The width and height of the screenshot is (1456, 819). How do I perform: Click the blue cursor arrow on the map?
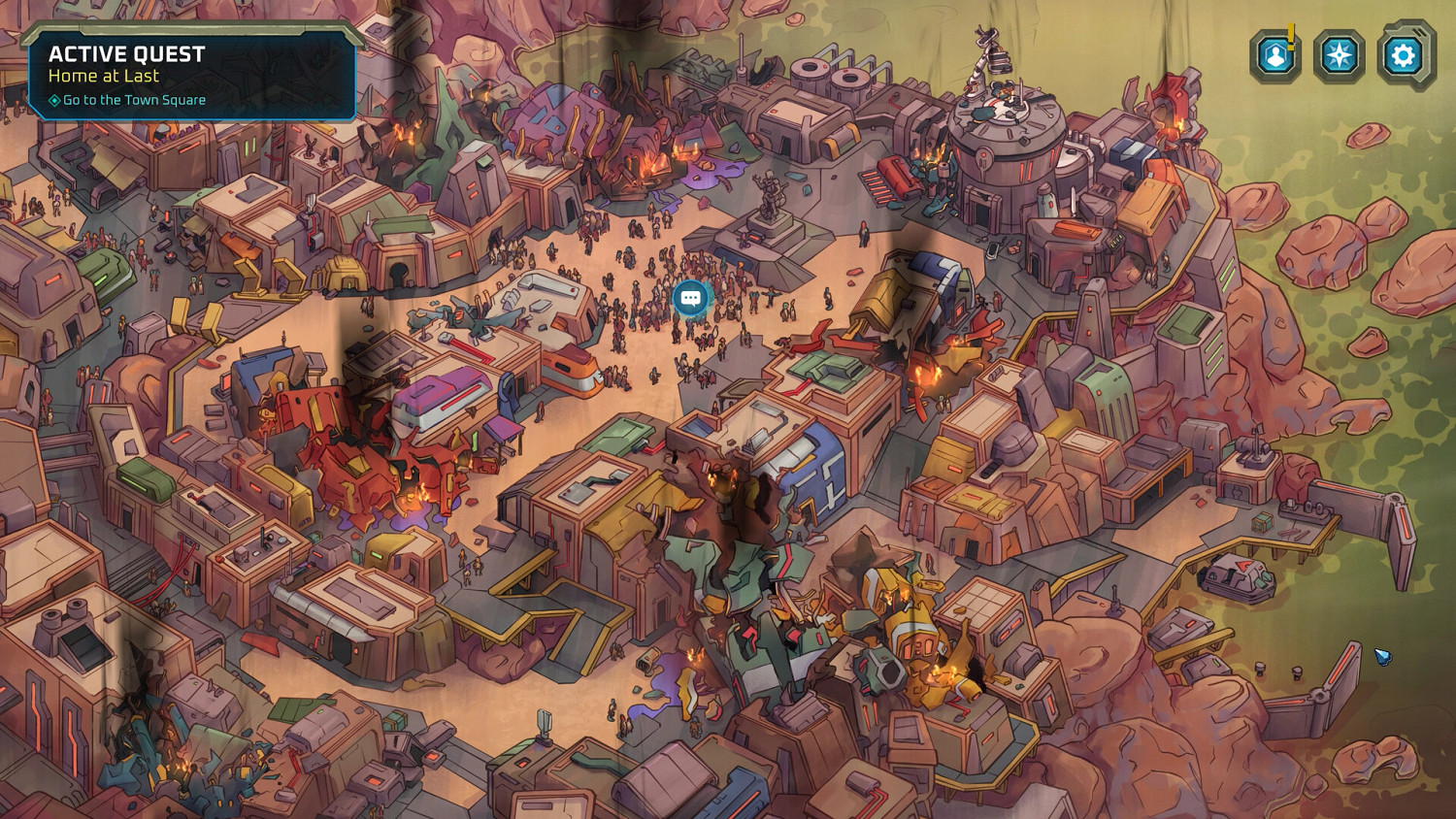pos(1381,658)
